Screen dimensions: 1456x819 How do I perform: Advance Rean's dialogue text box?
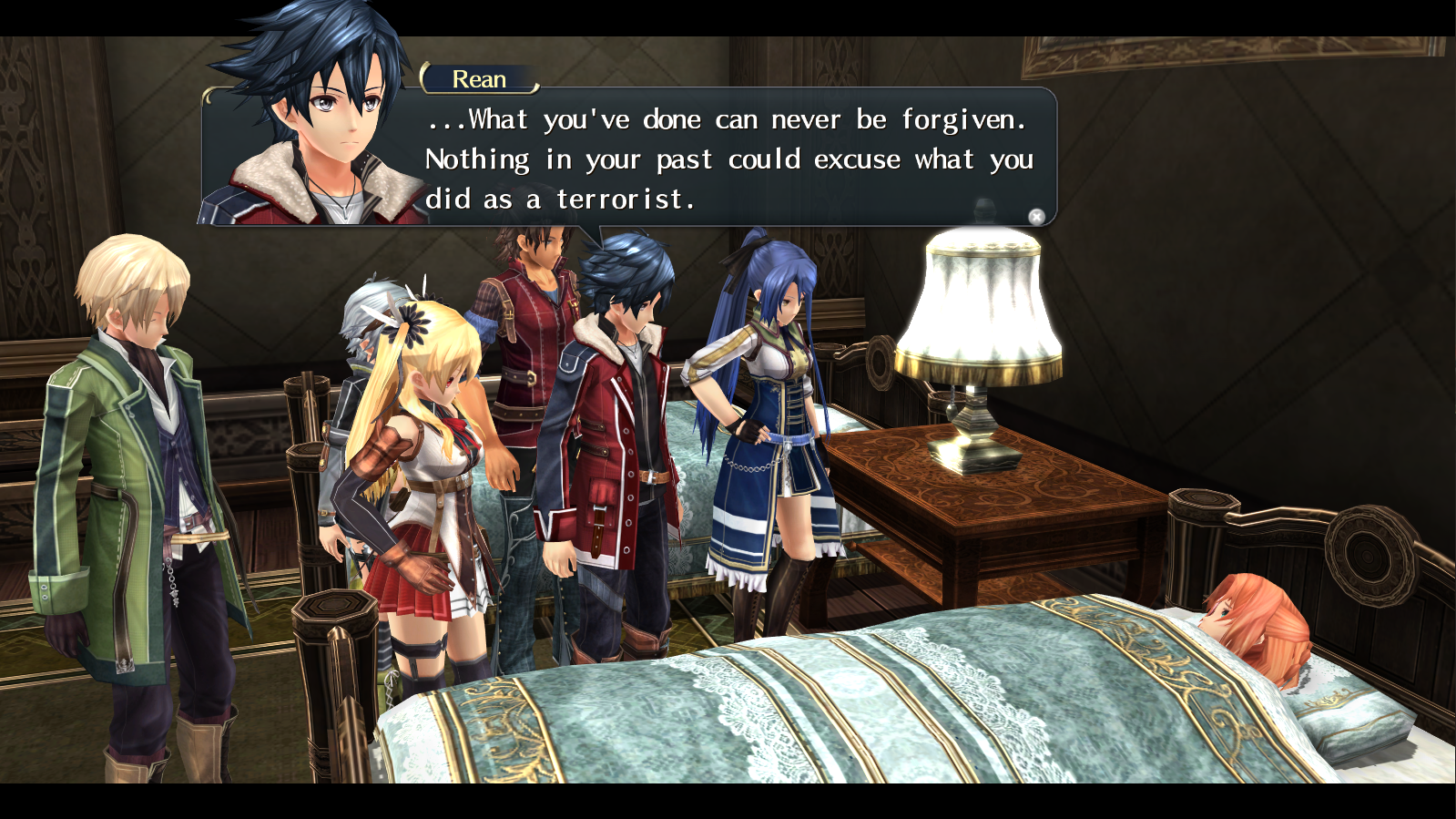click(728, 159)
